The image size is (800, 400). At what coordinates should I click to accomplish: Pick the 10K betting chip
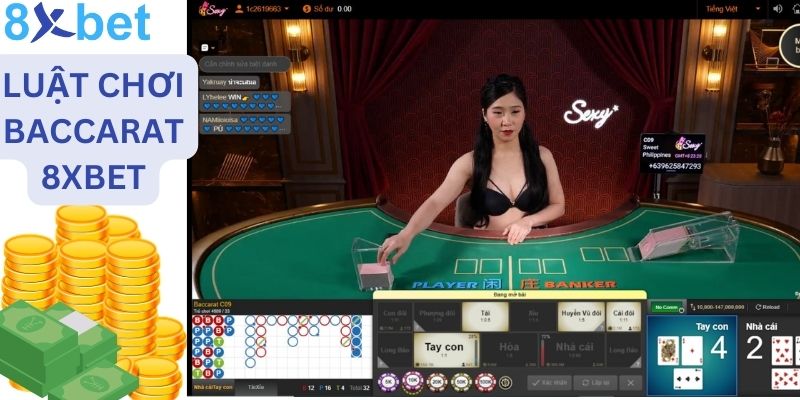[412, 382]
